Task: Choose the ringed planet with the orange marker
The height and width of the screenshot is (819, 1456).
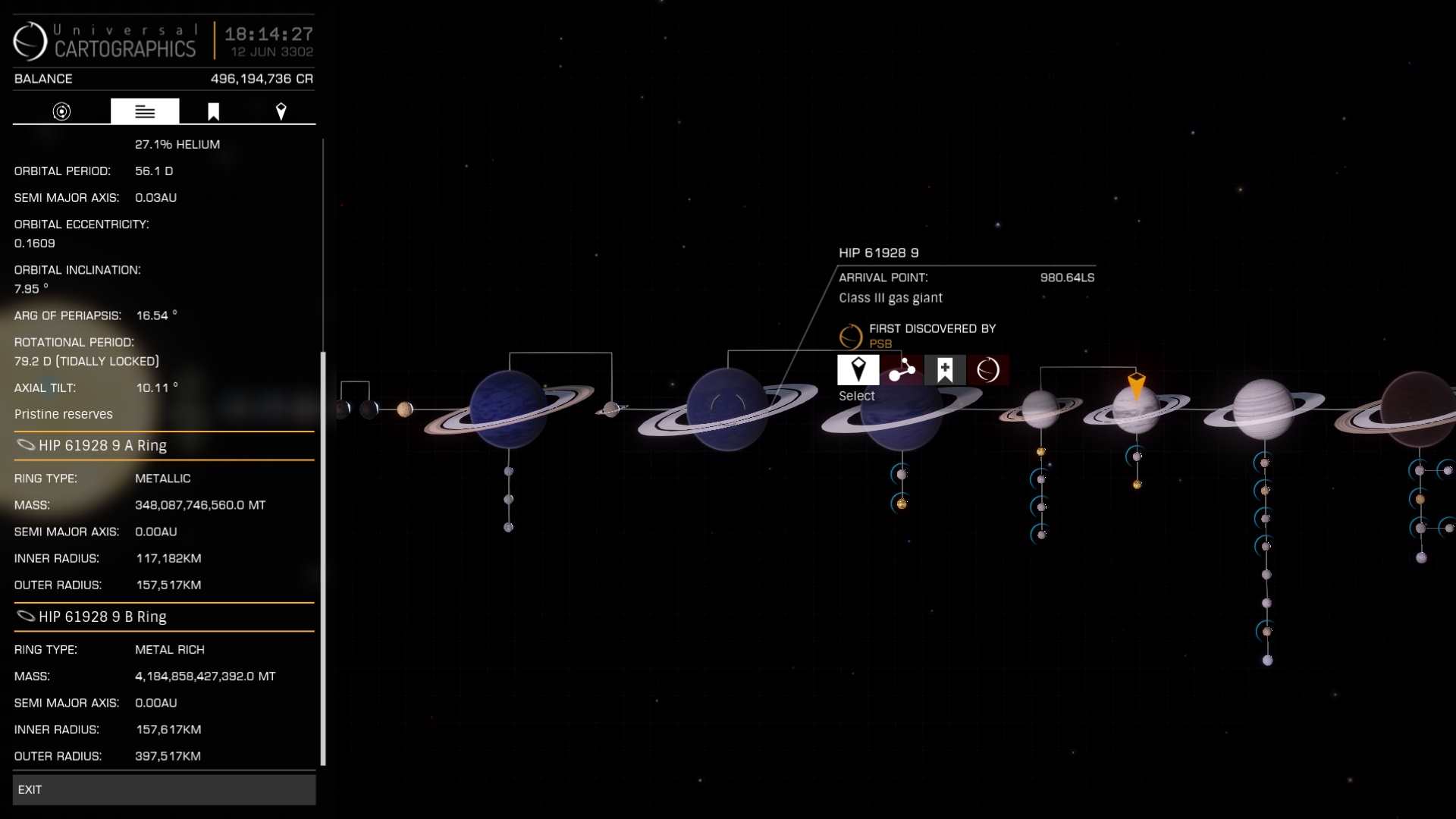Action: coord(1135,409)
